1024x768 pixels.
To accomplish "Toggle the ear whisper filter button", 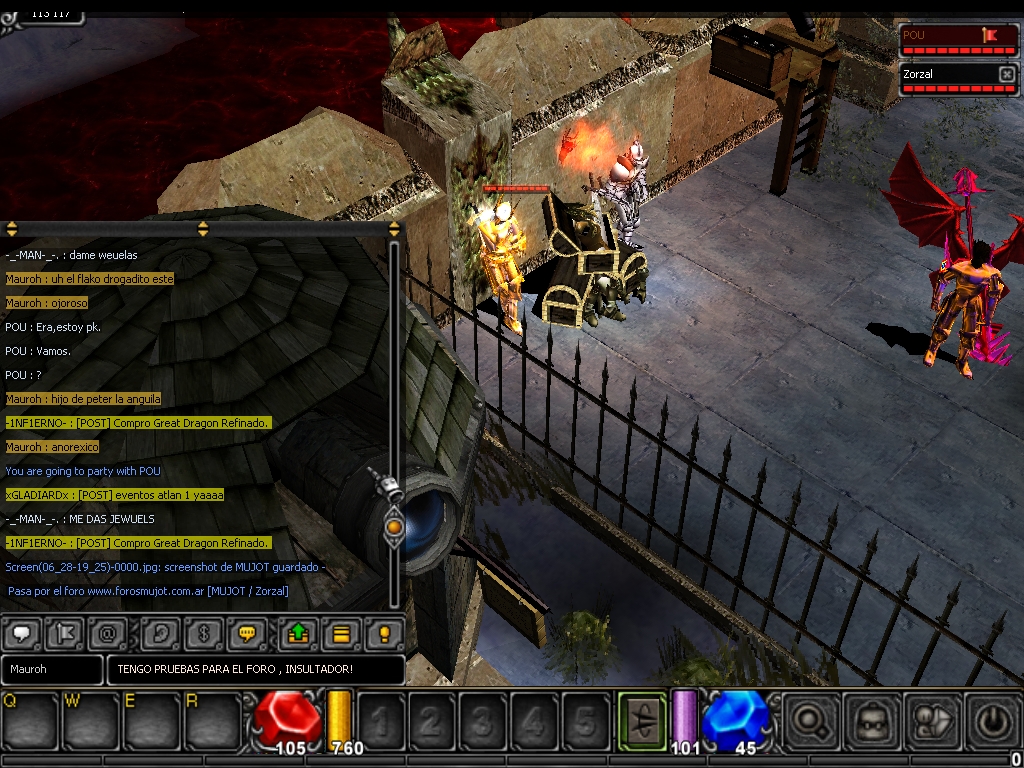I will tap(160, 633).
